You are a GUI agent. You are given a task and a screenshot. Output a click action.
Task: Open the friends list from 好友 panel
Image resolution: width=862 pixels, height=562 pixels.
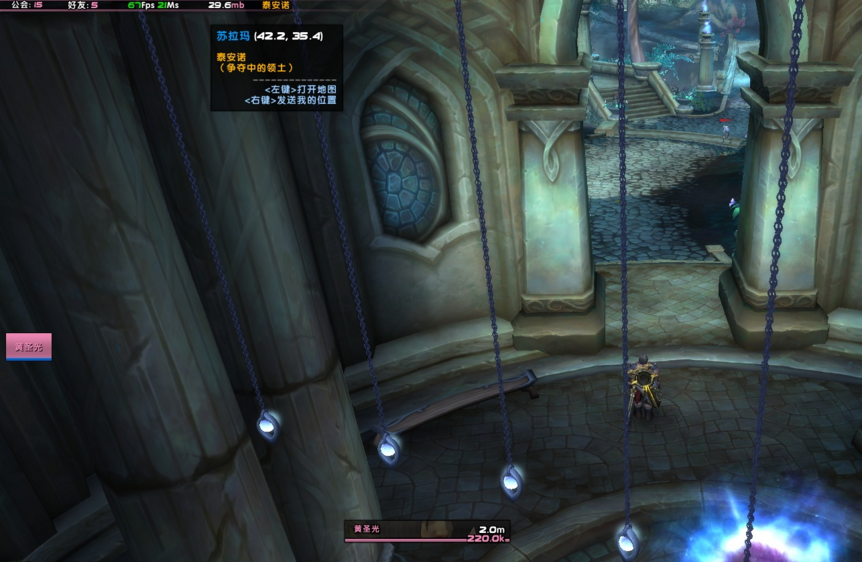82,5
